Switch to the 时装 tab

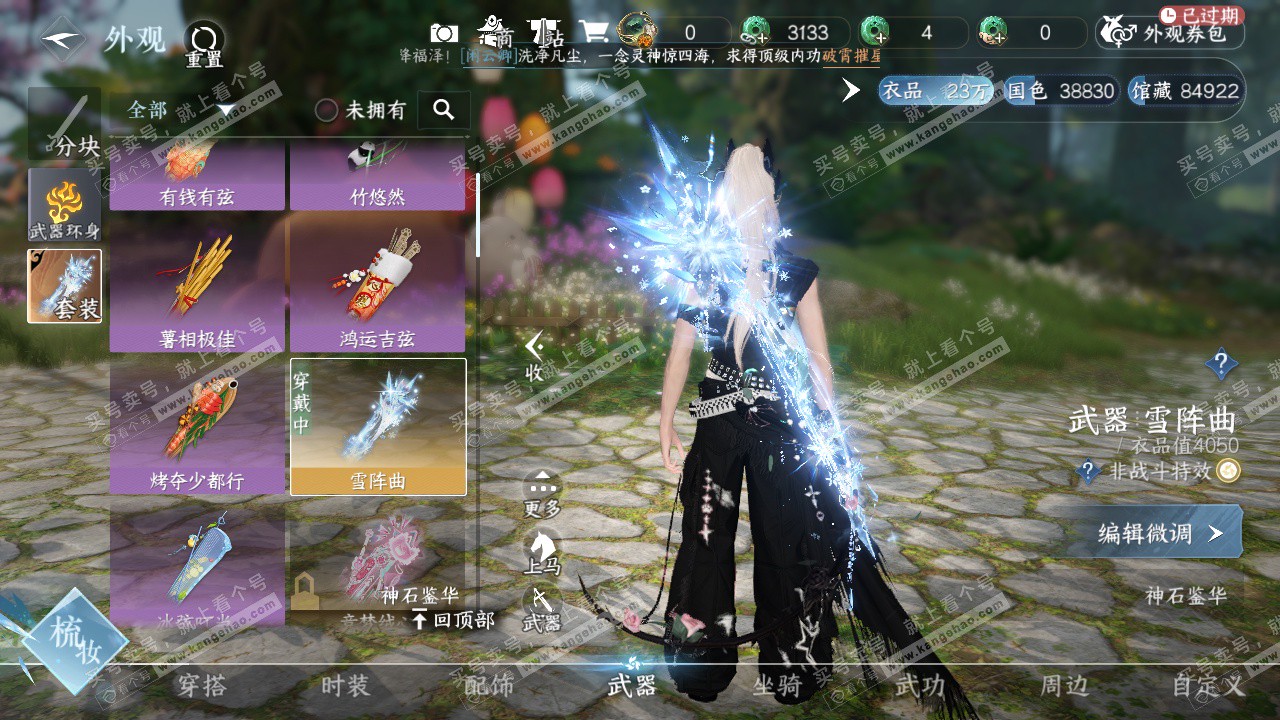coord(345,686)
